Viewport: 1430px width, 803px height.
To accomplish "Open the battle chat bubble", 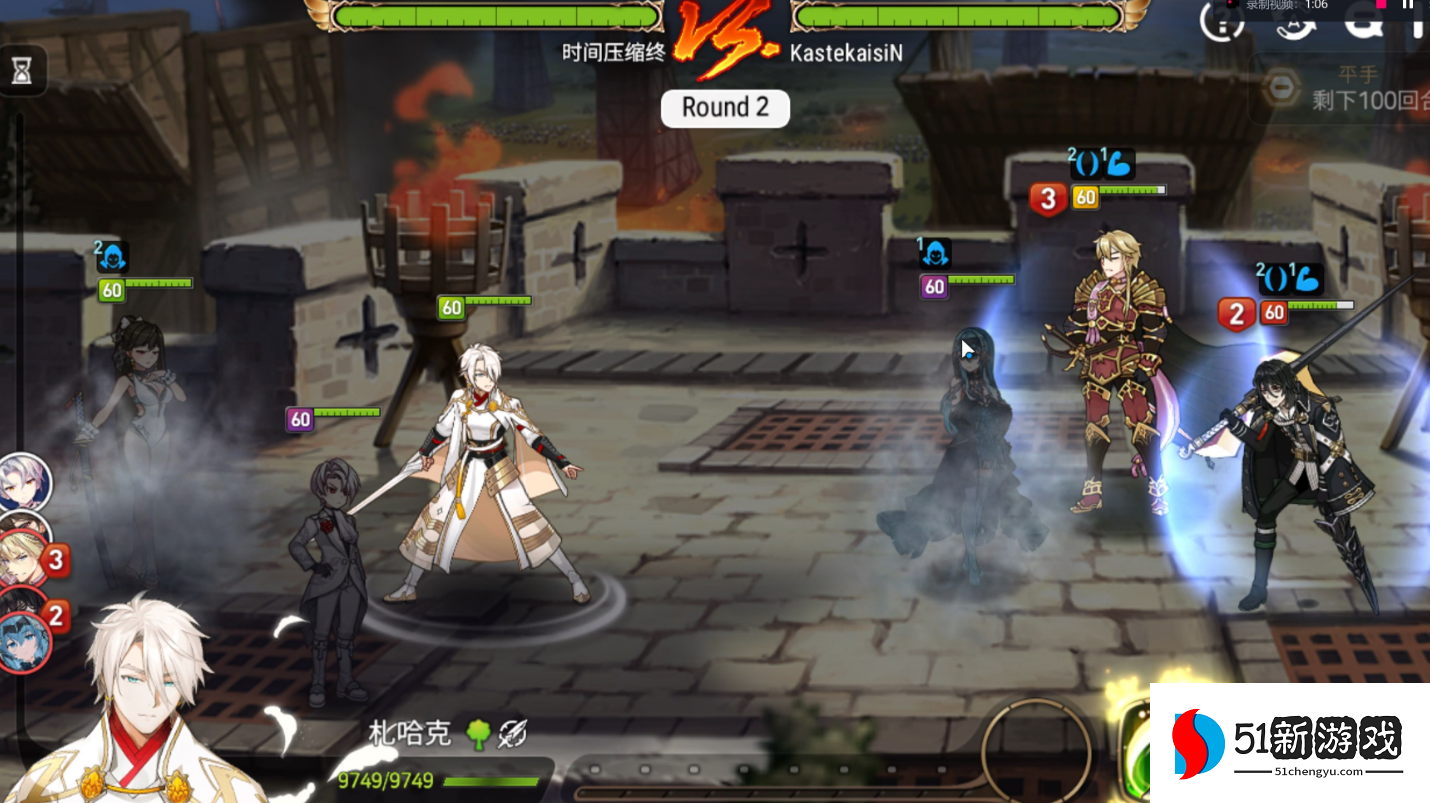I will pyautogui.click(x=1365, y=22).
